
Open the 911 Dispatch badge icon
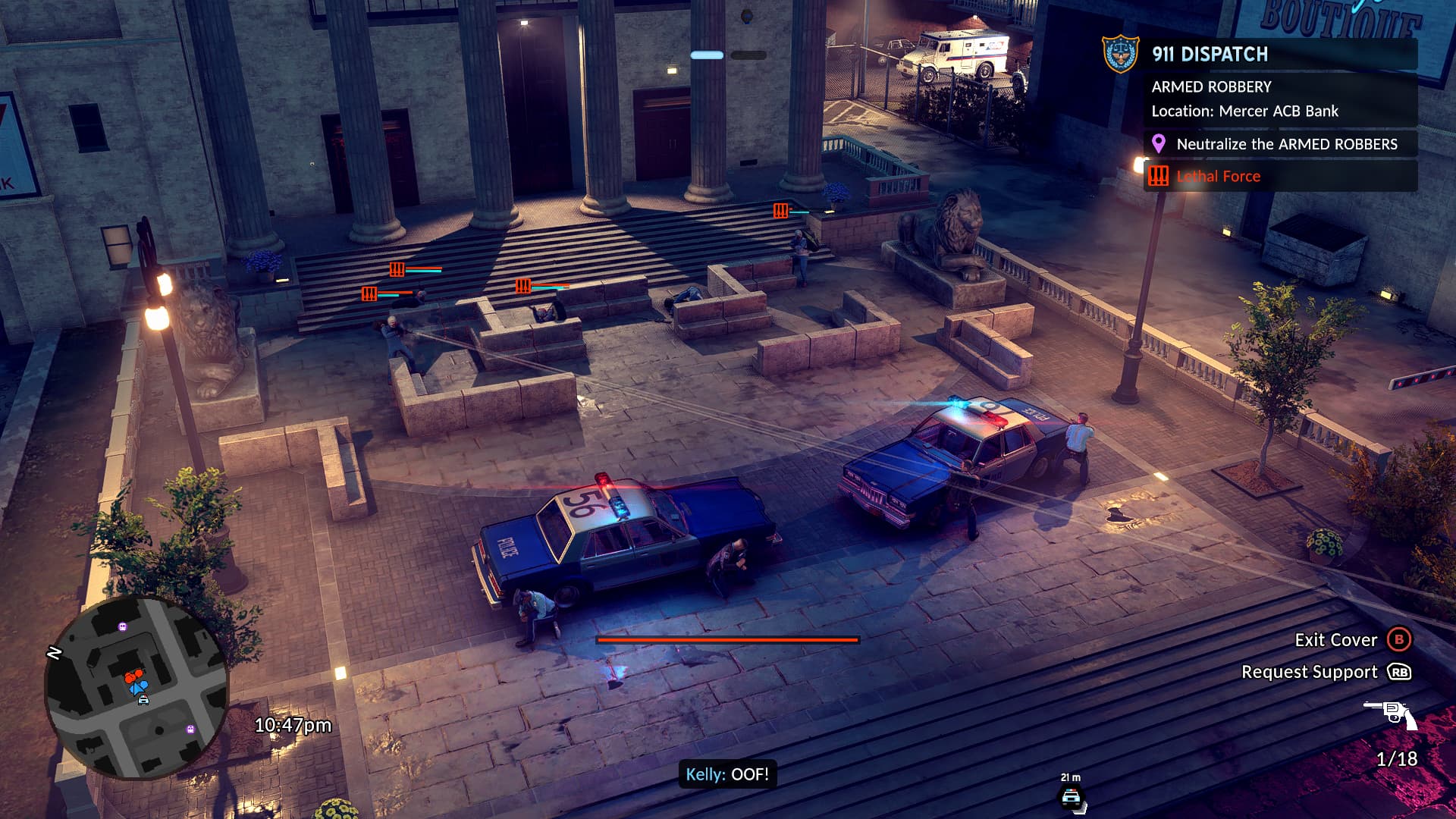(1120, 54)
